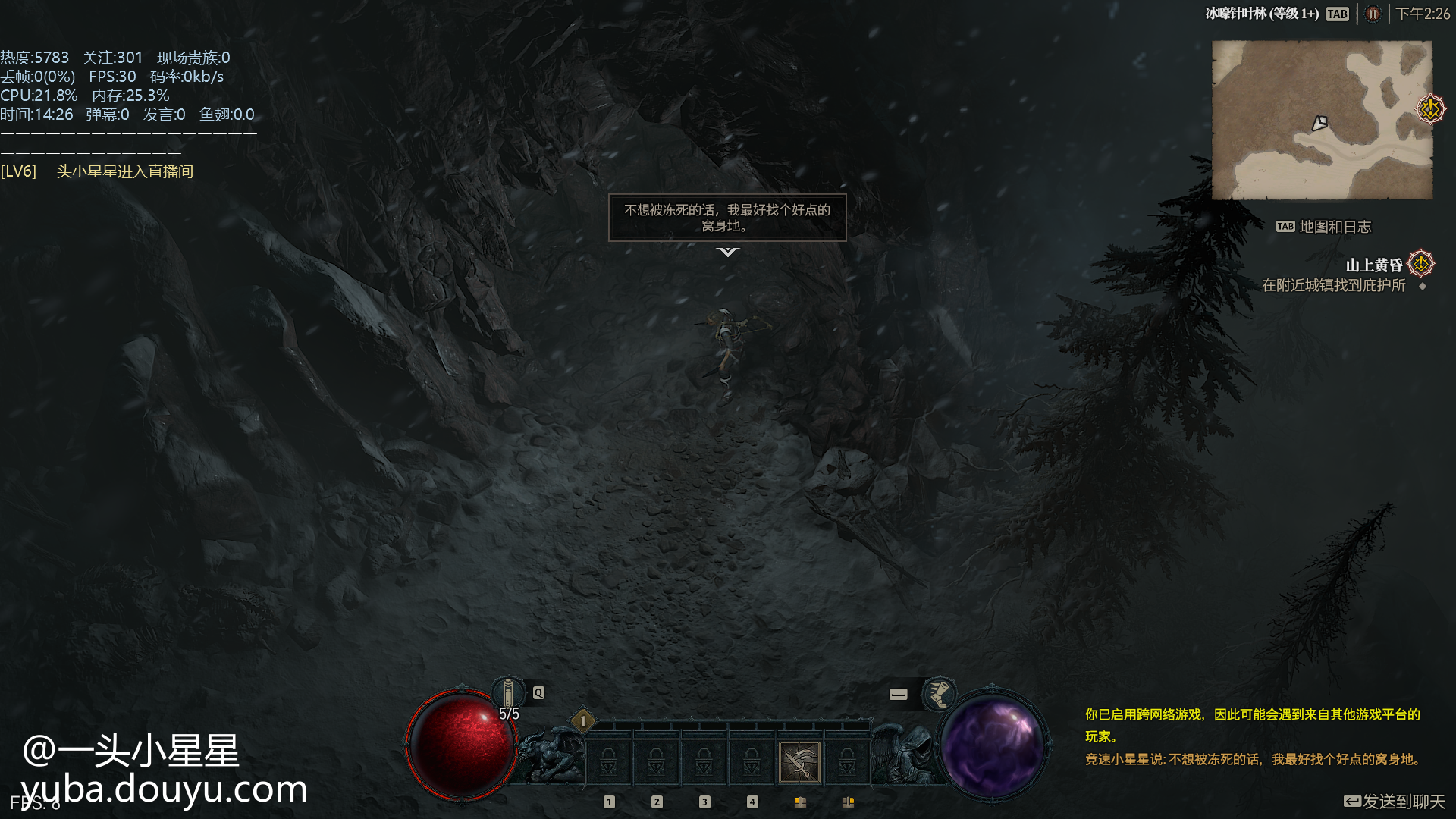
Task: Trigger the winged boot evade ability
Action: [939, 693]
